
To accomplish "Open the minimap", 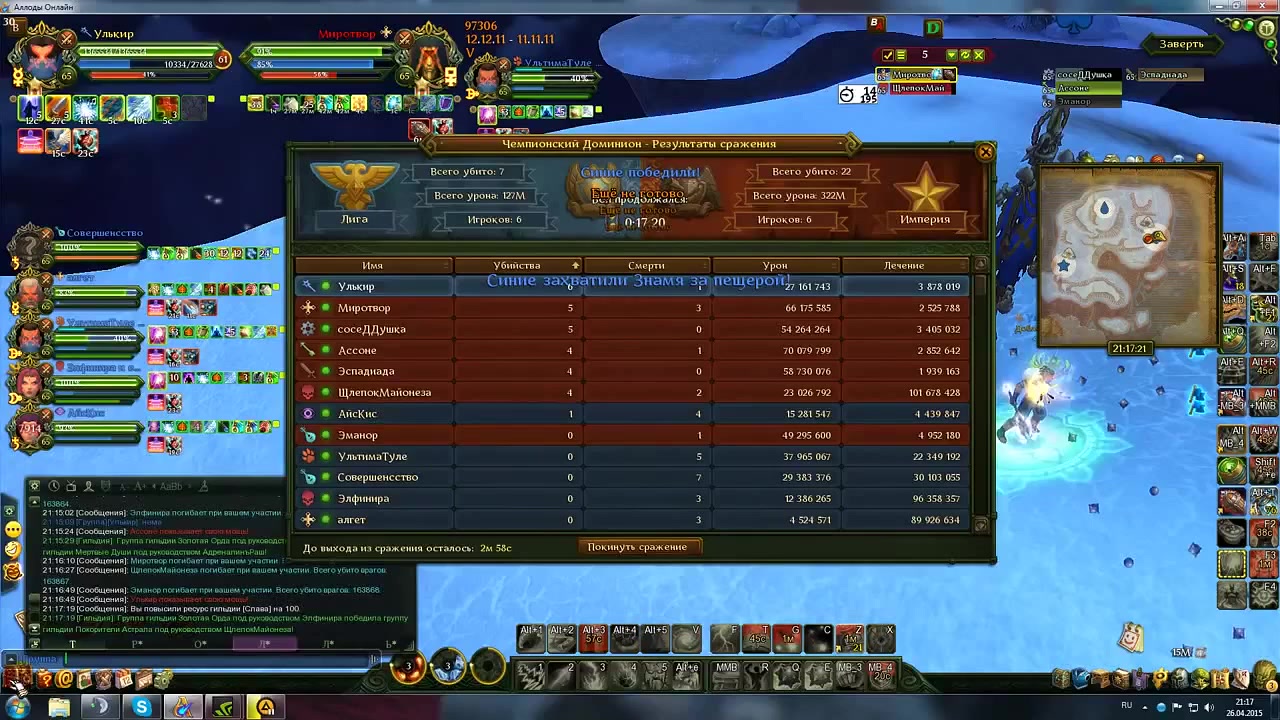I will [x=1128, y=255].
